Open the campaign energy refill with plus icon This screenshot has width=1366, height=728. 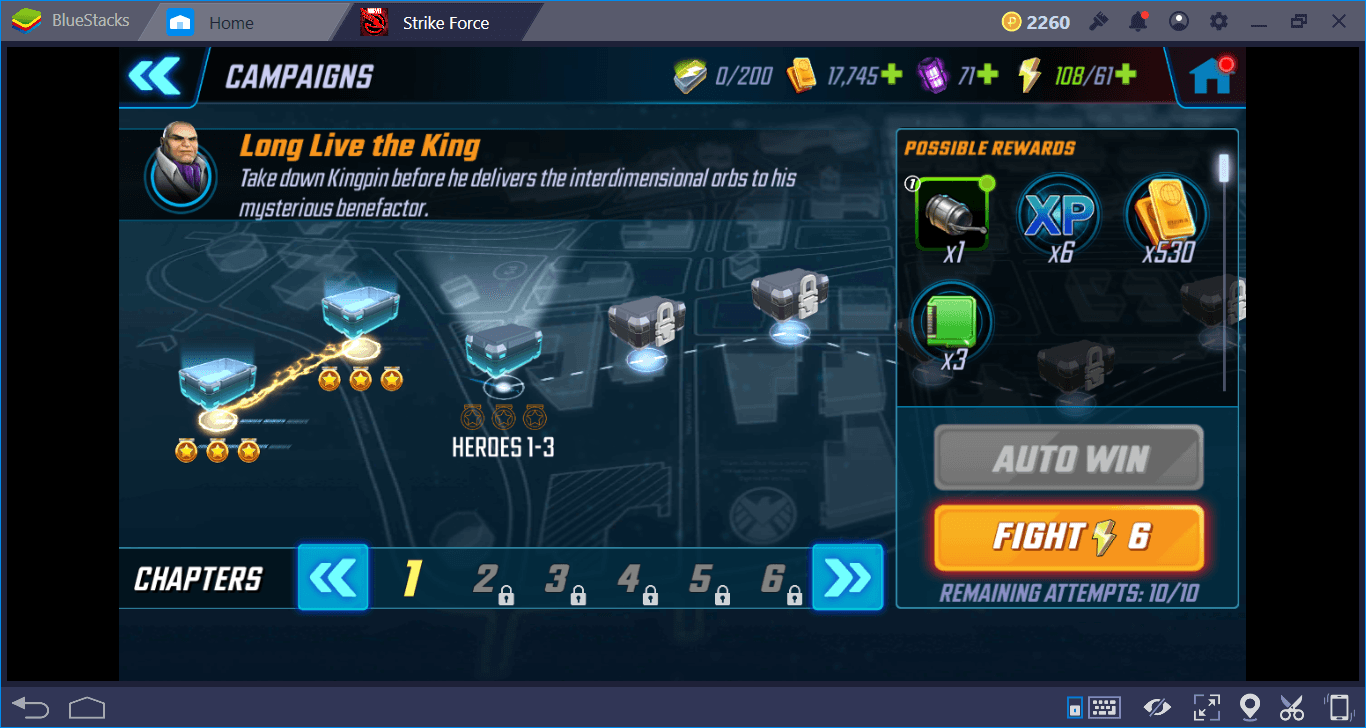(1127, 74)
